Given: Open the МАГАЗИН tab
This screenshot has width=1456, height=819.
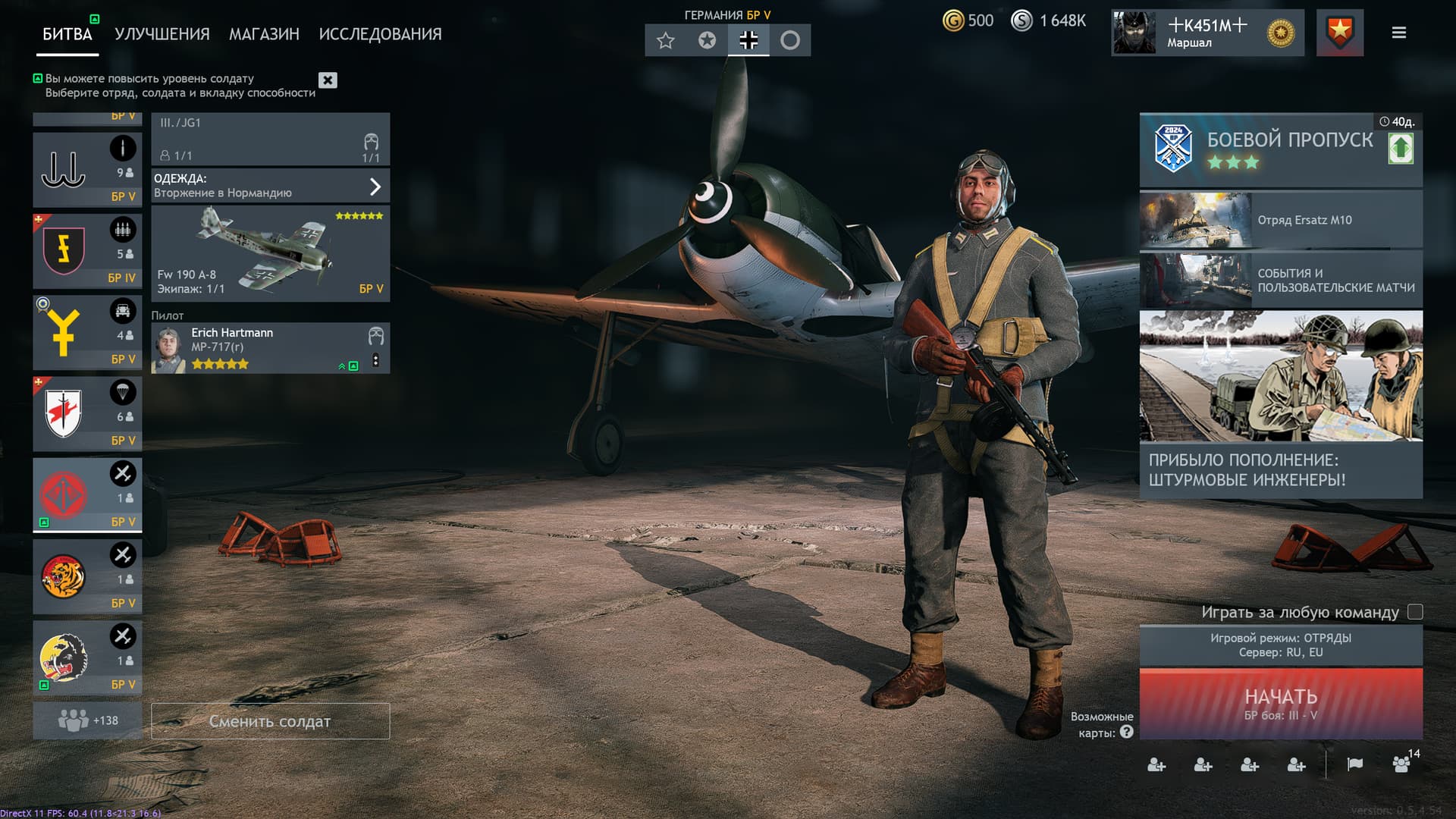Looking at the screenshot, I should coord(264,34).
